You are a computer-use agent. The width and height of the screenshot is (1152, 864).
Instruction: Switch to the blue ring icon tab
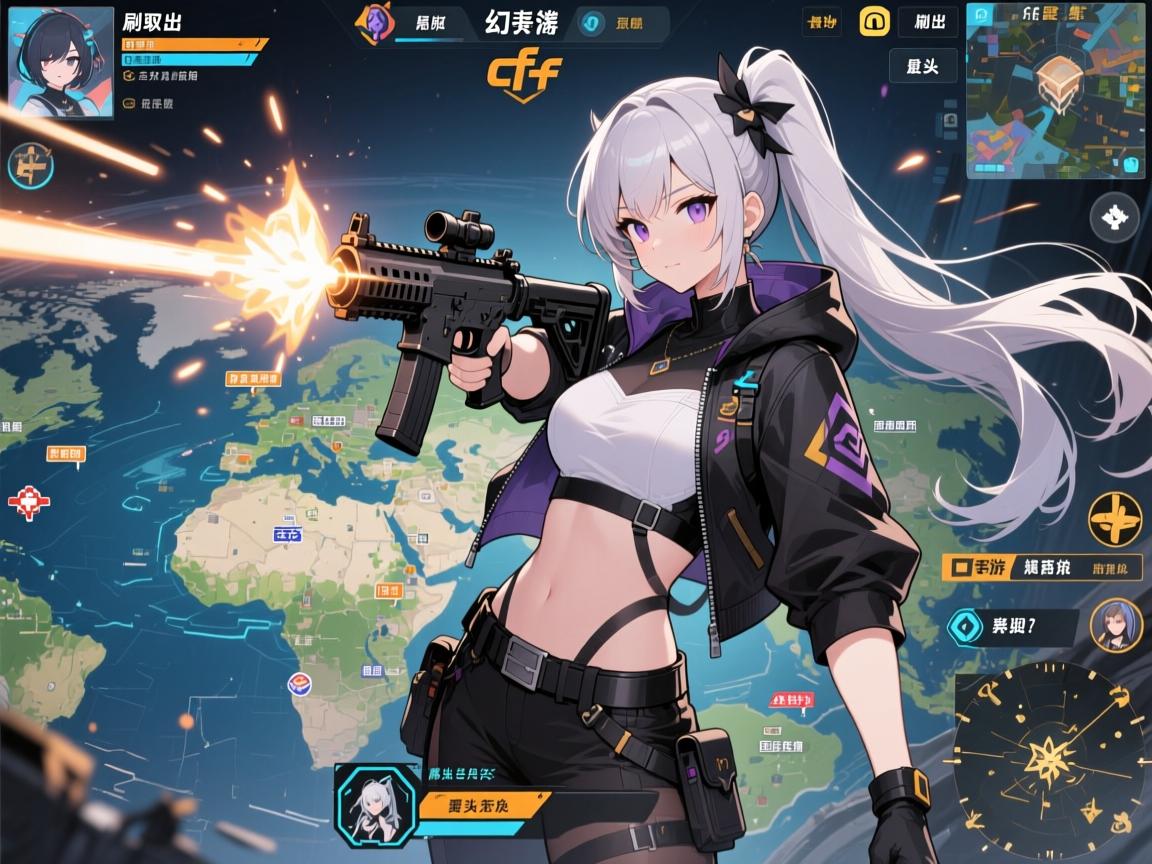point(590,23)
